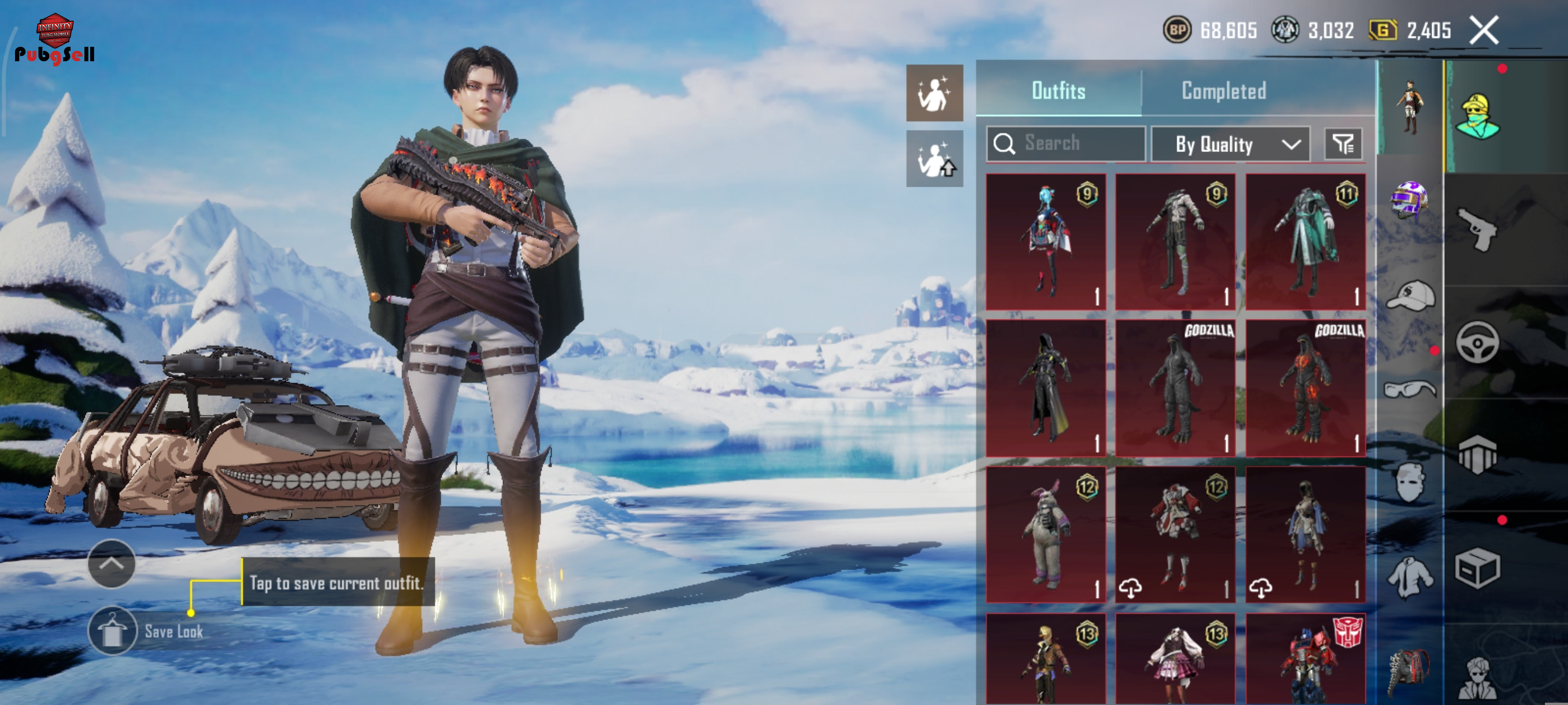
Task: Open the By Quality sort dropdown
Action: click(1230, 144)
